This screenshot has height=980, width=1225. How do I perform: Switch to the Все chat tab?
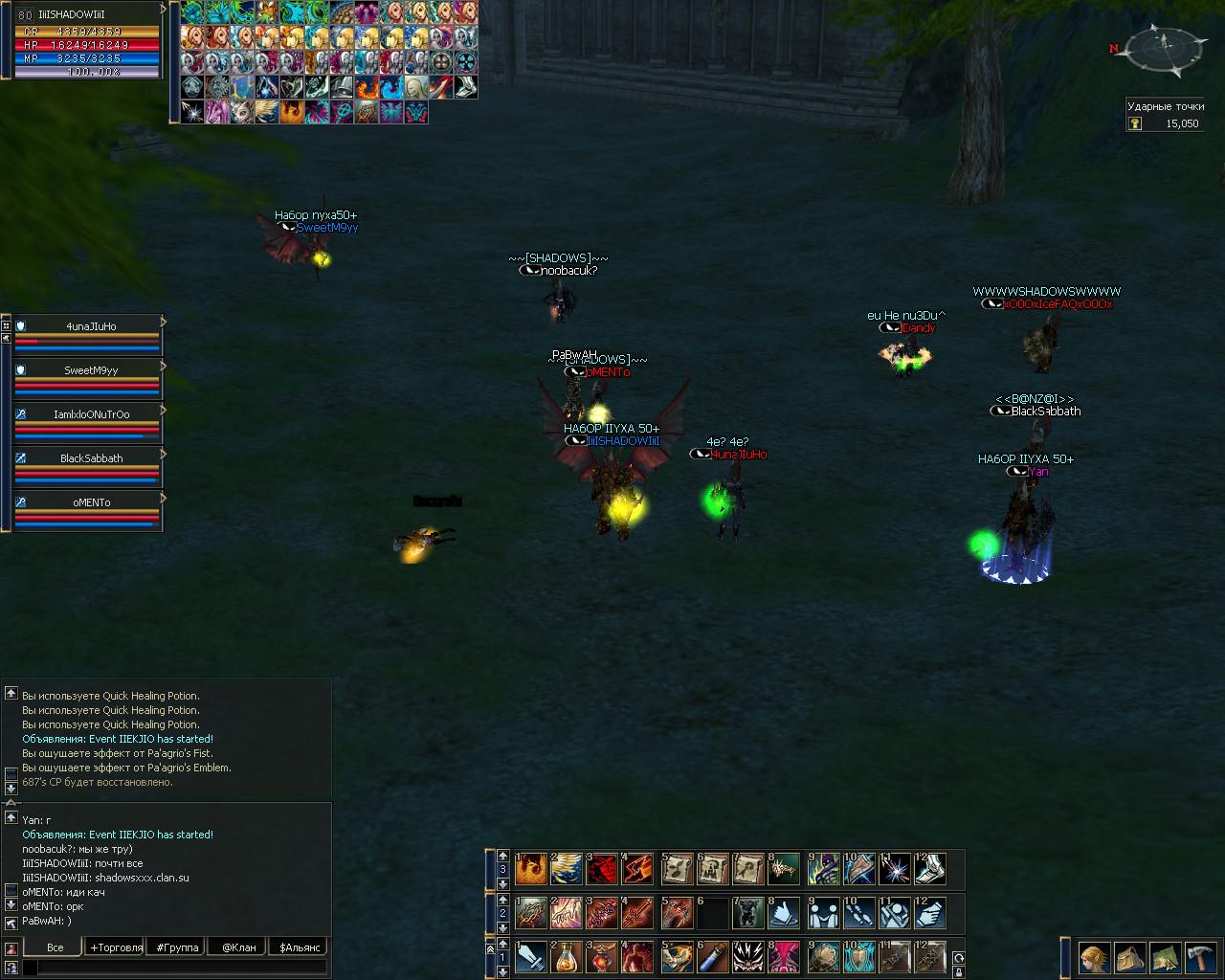55,947
